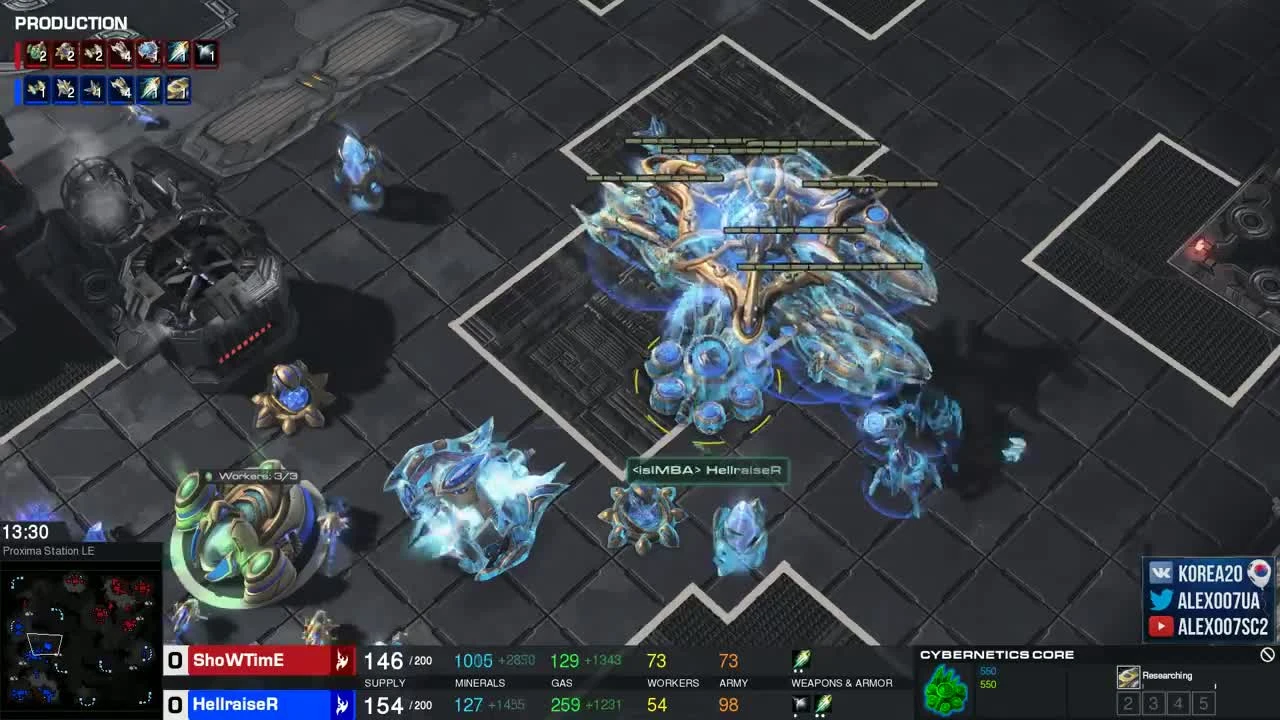This screenshot has width=1280, height=720.
Task: Select the Mothership icon in ShoWTimE's production queue
Action: click(x=148, y=55)
